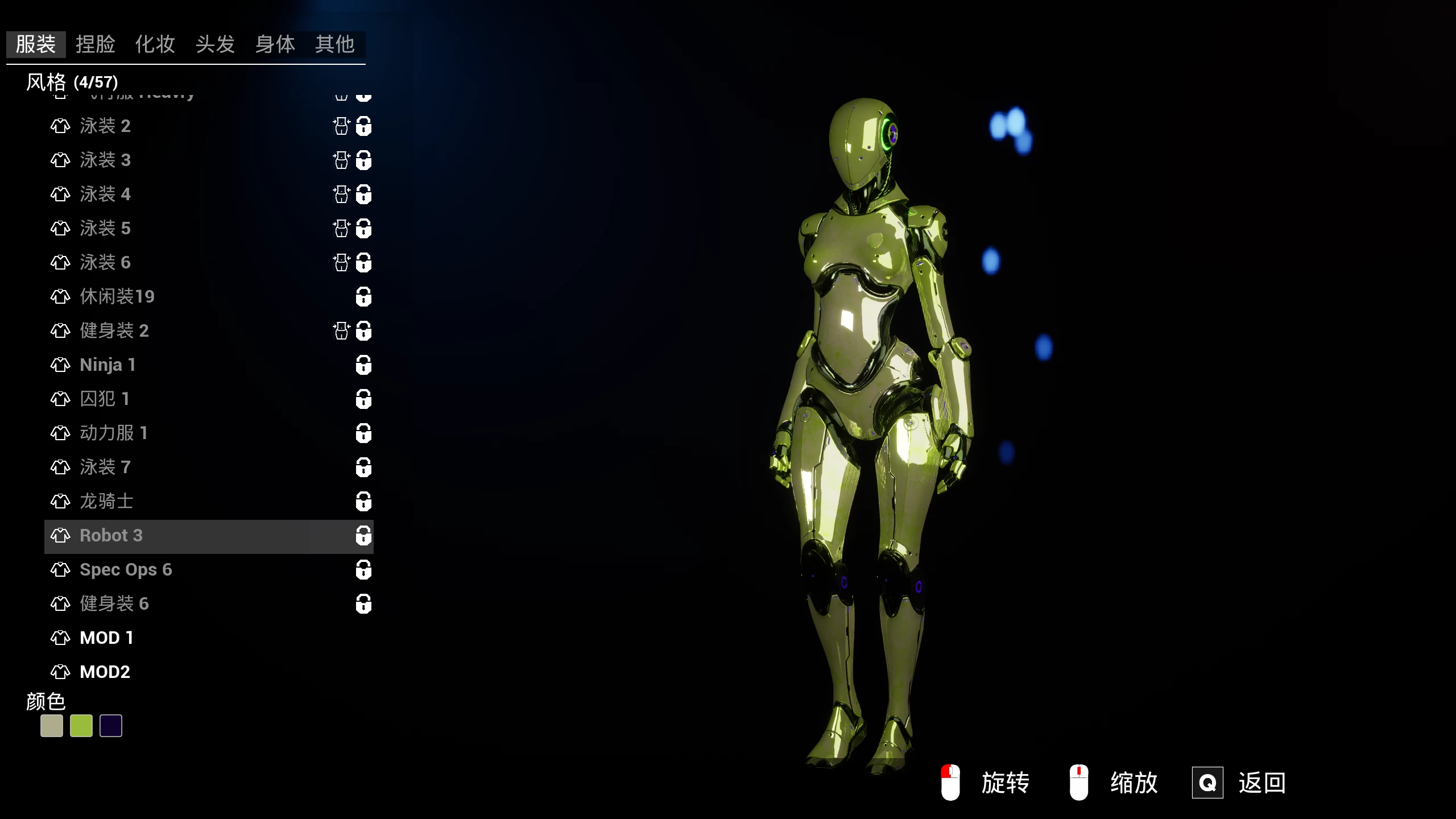Select the Spec Ops 6 outfit
Image resolution: width=1456 pixels, height=819 pixels.
coord(126,569)
